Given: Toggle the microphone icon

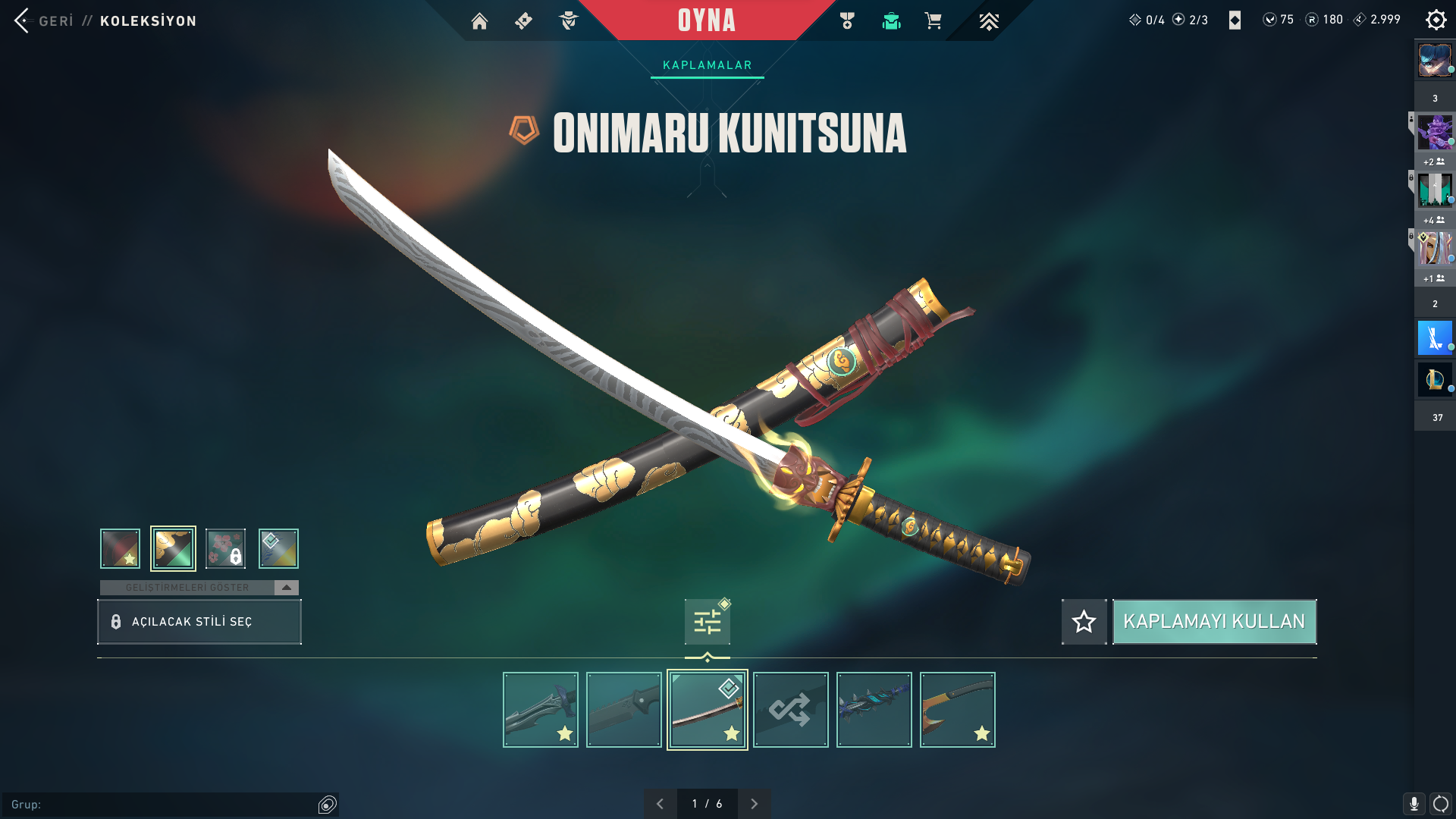Looking at the screenshot, I should [1414, 804].
